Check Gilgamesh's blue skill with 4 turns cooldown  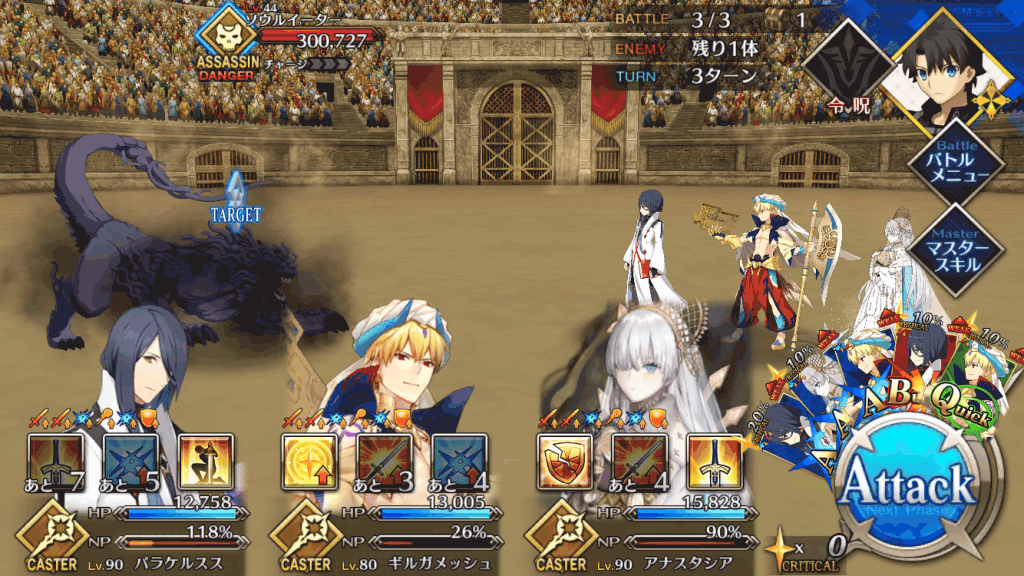coord(460,460)
